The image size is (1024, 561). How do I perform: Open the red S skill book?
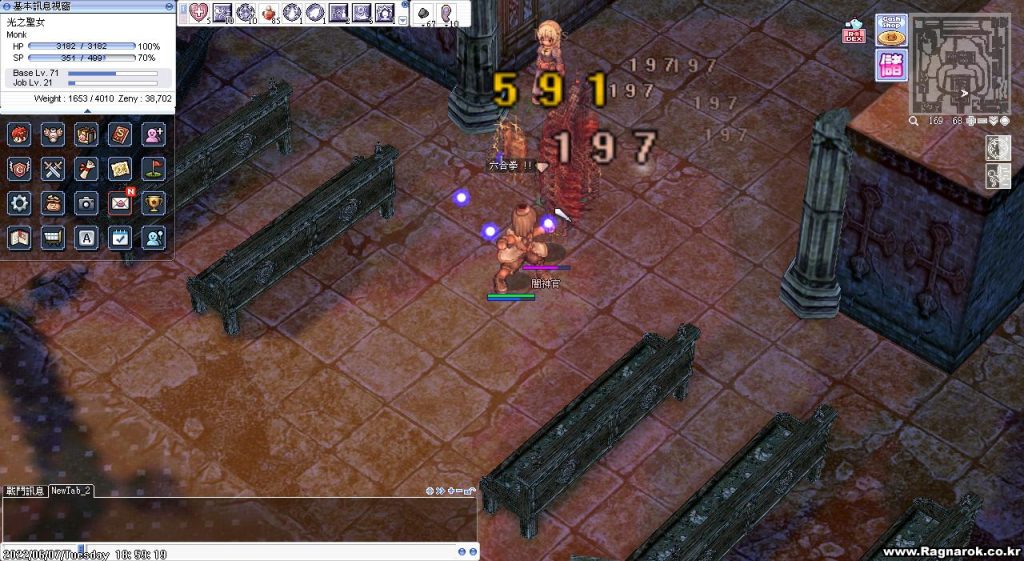click(120, 134)
